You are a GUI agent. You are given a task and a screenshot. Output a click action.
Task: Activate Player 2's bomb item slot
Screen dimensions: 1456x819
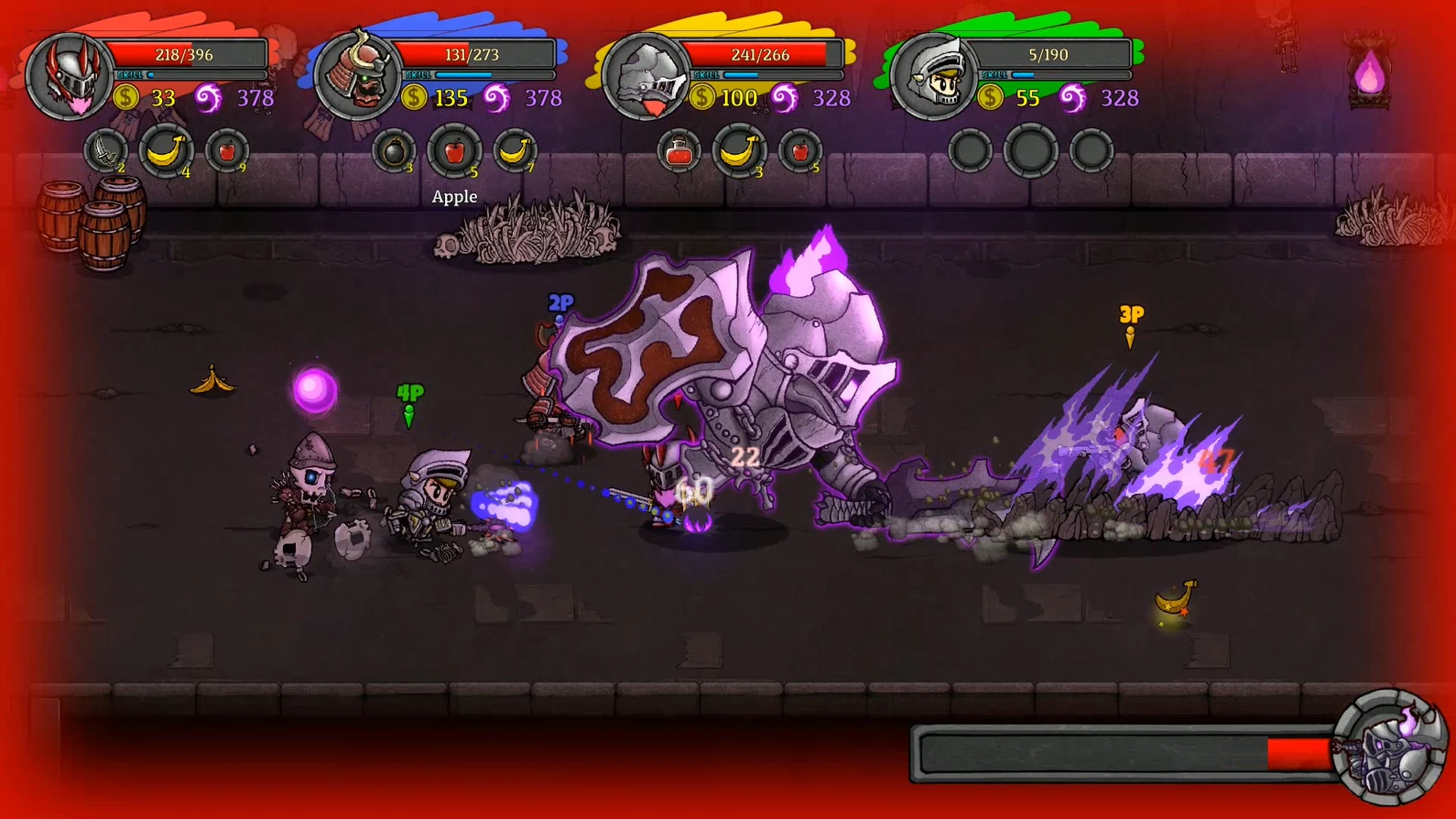click(x=394, y=153)
